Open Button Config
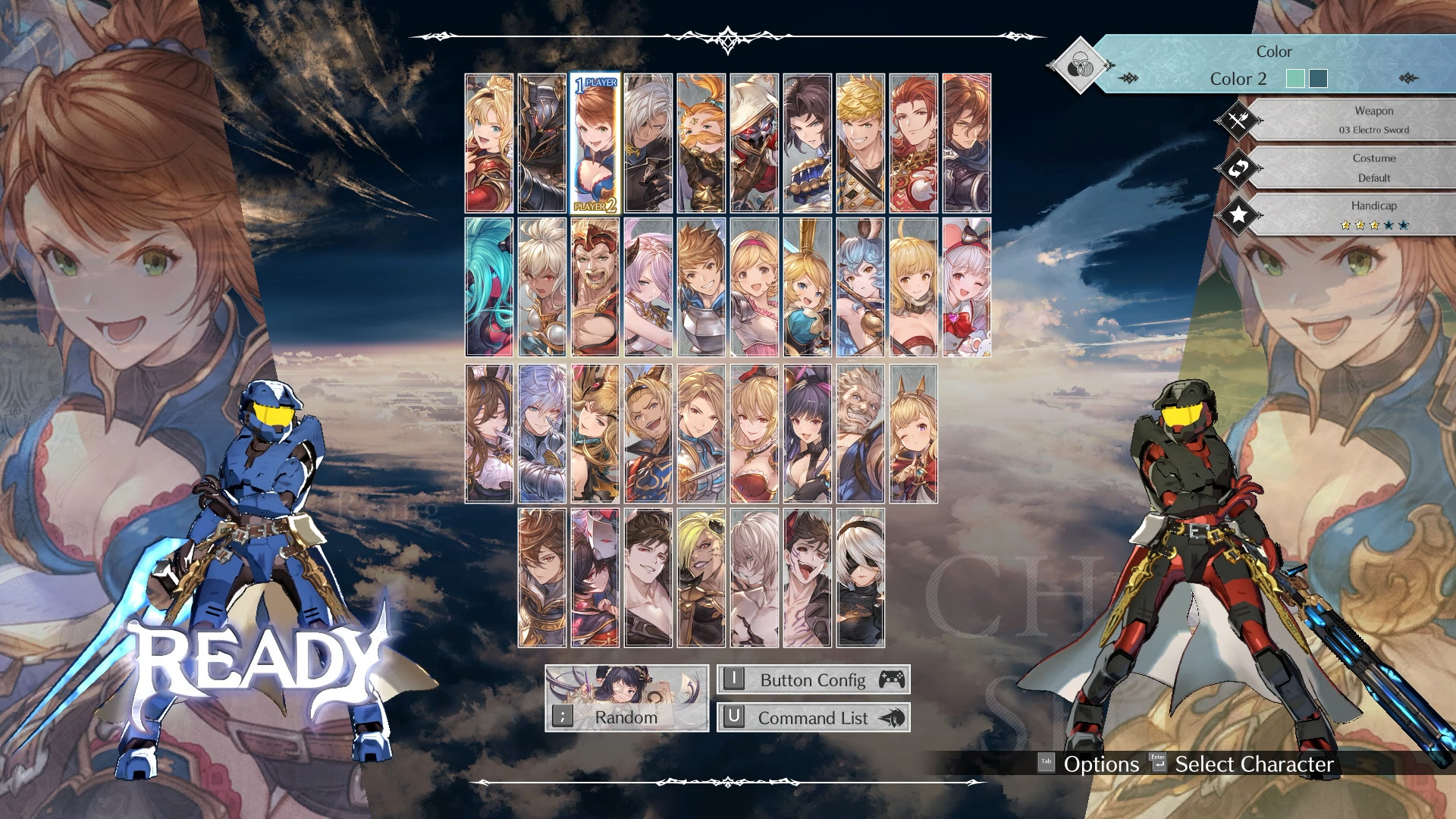This screenshot has width=1456, height=819. 813,679
